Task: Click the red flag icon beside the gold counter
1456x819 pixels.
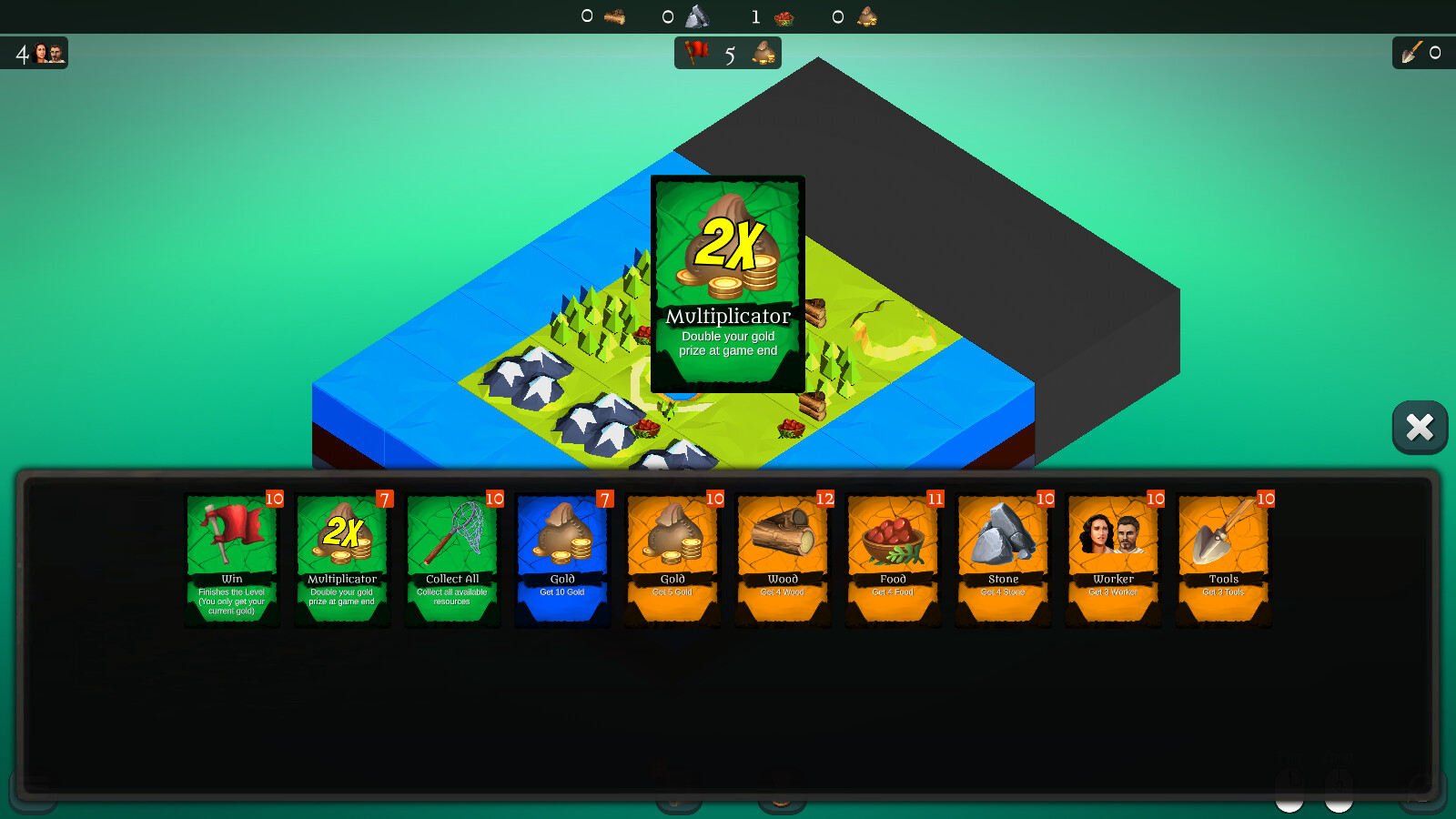Action: pyautogui.click(x=695, y=53)
